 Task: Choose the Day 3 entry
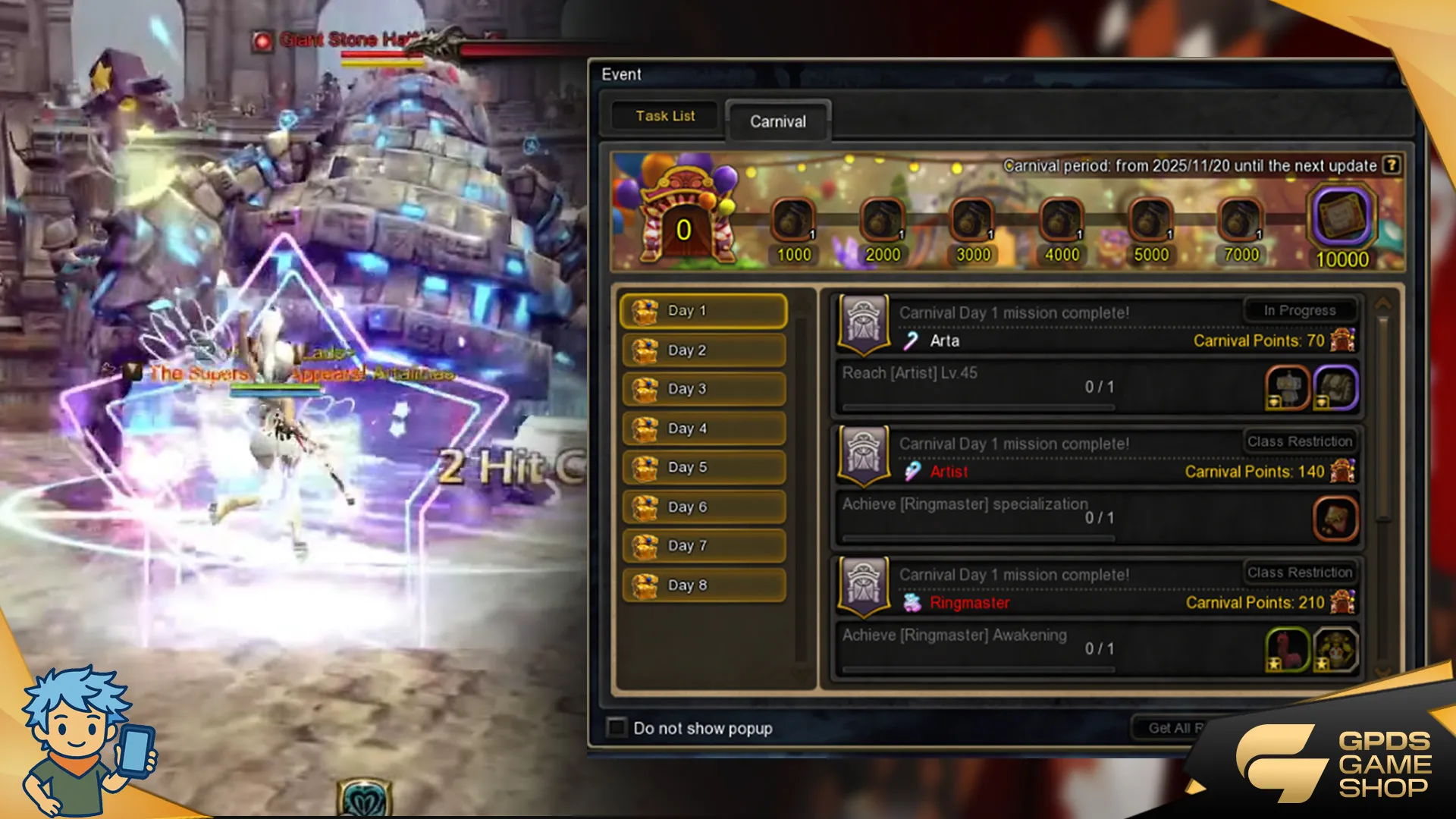click(x=703, y=389)
